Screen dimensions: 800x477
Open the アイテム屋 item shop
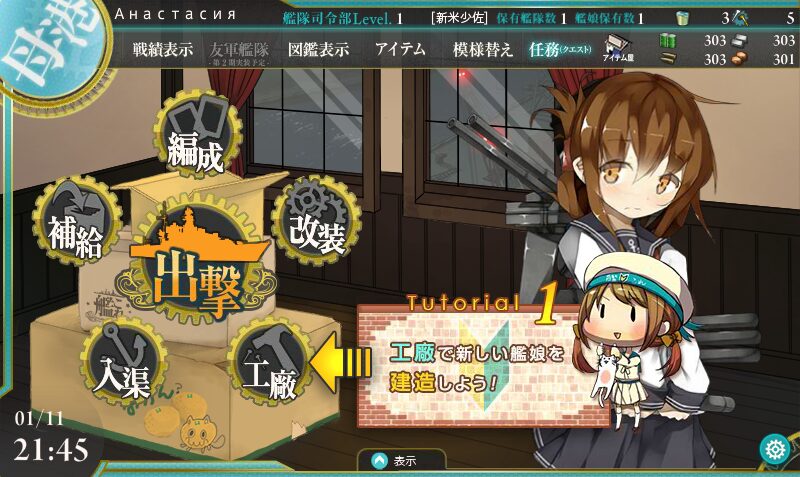tap(615, 50)
